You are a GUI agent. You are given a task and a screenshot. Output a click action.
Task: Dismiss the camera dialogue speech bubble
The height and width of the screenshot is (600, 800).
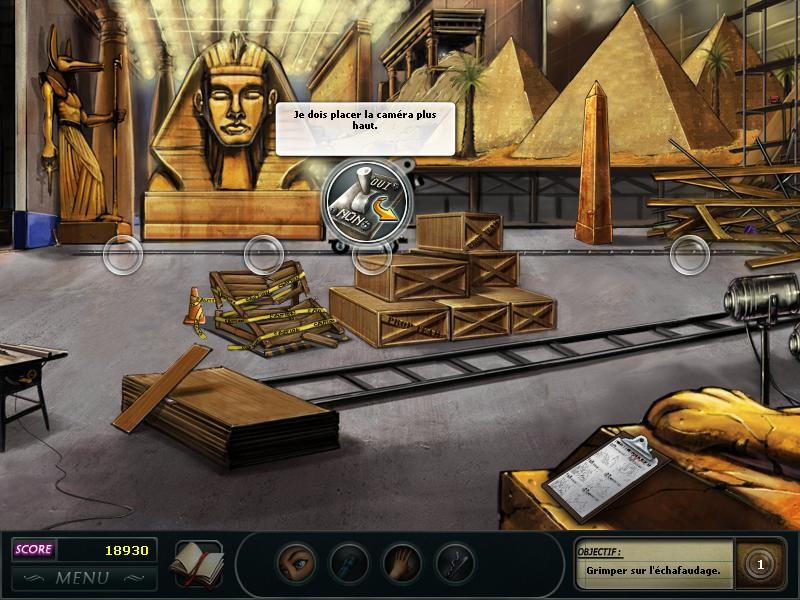coord(365,128)
